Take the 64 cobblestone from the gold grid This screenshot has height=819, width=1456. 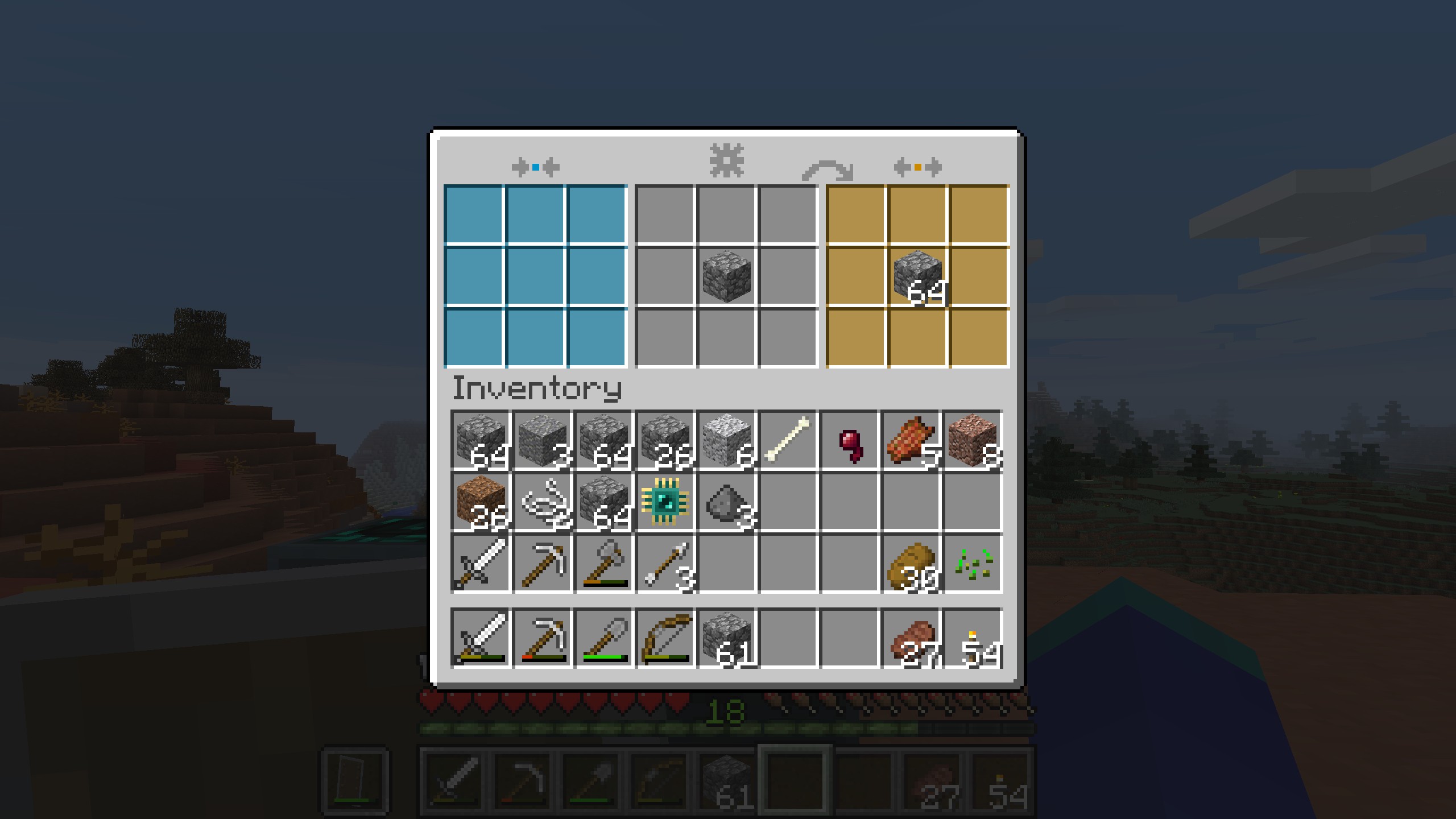tap(918, 276)
